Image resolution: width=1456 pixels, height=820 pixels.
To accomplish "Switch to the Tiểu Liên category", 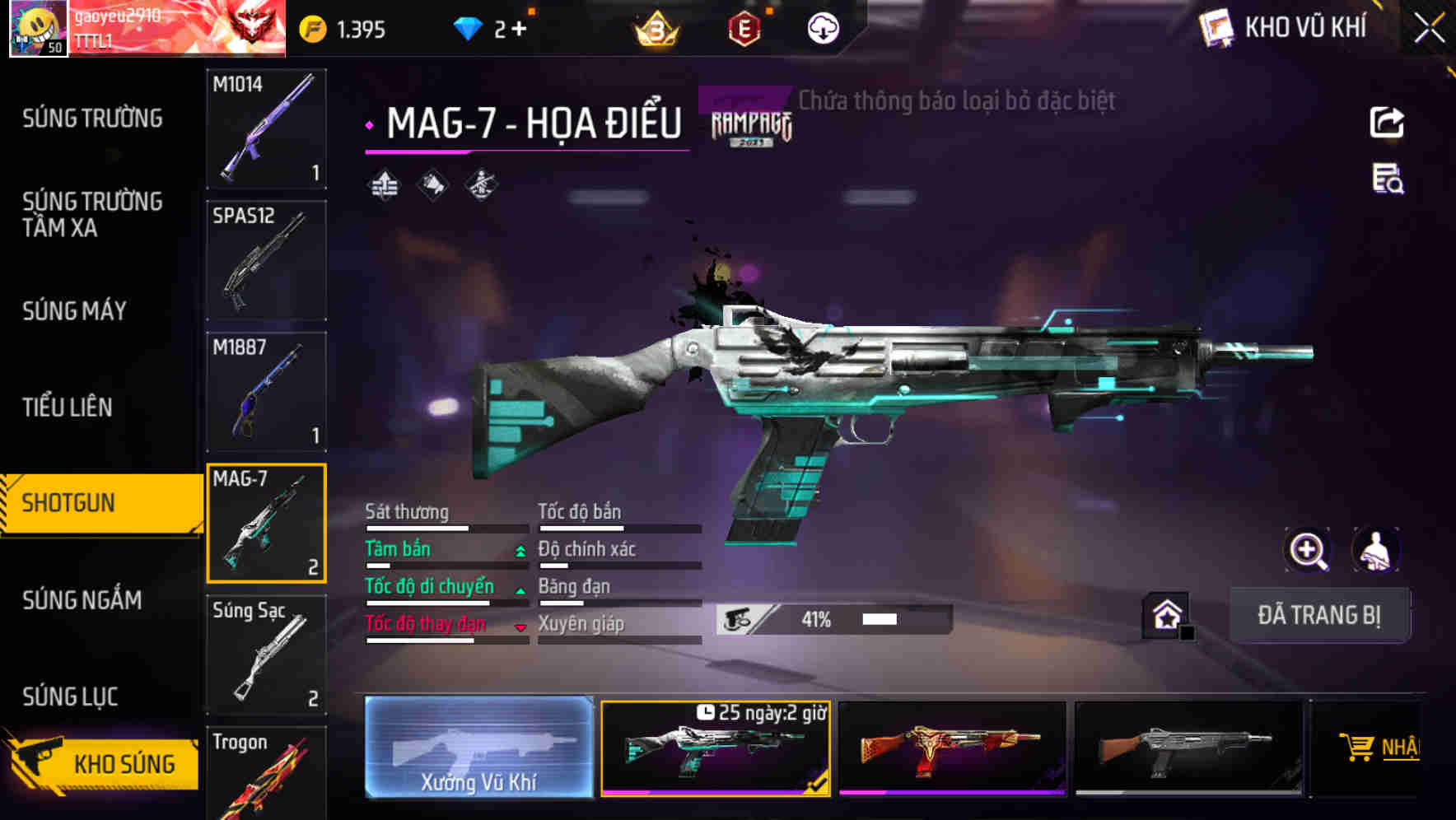I will click(68, 407).
